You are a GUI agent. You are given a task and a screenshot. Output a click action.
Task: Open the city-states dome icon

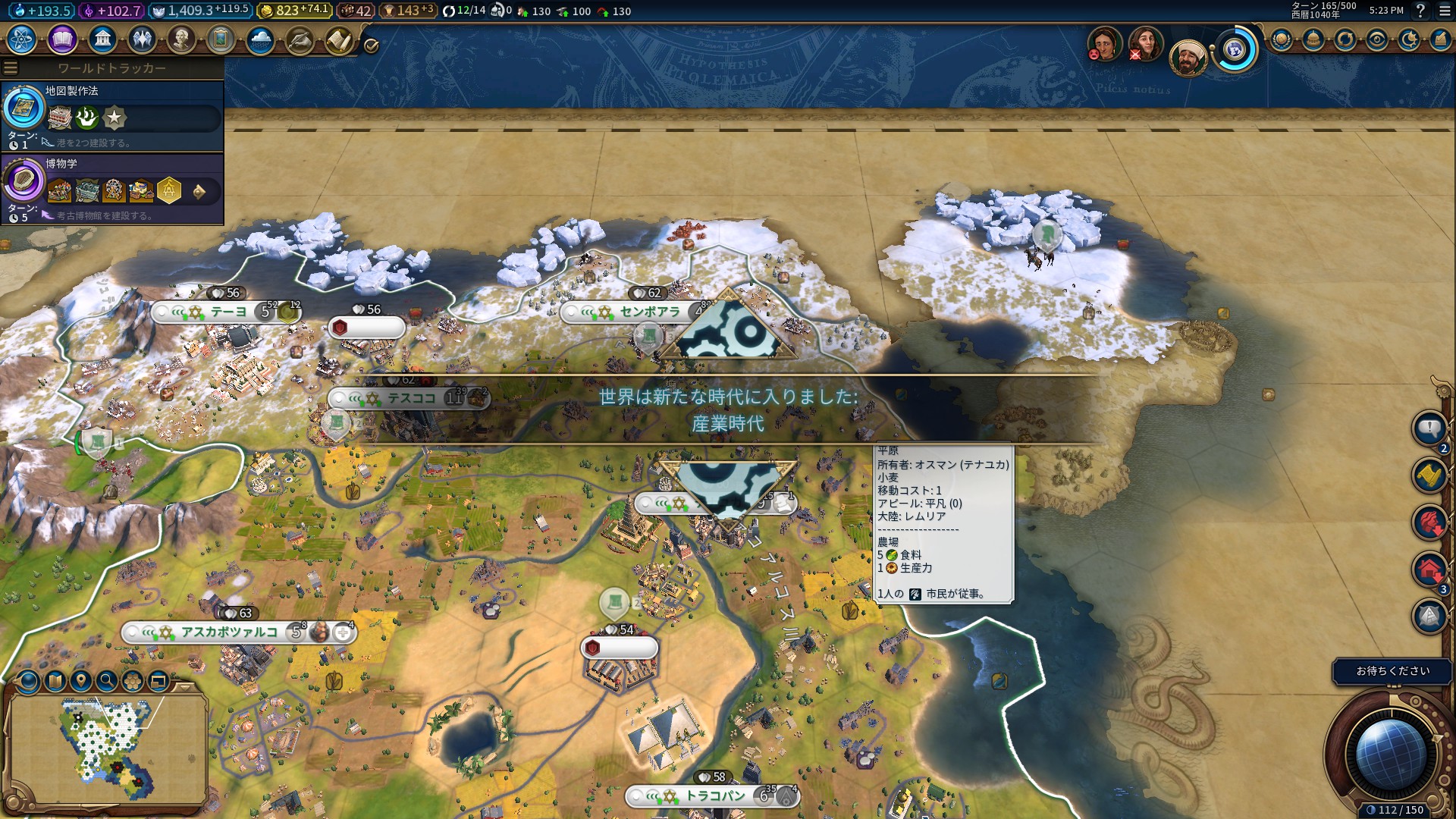click(1313, 39)
